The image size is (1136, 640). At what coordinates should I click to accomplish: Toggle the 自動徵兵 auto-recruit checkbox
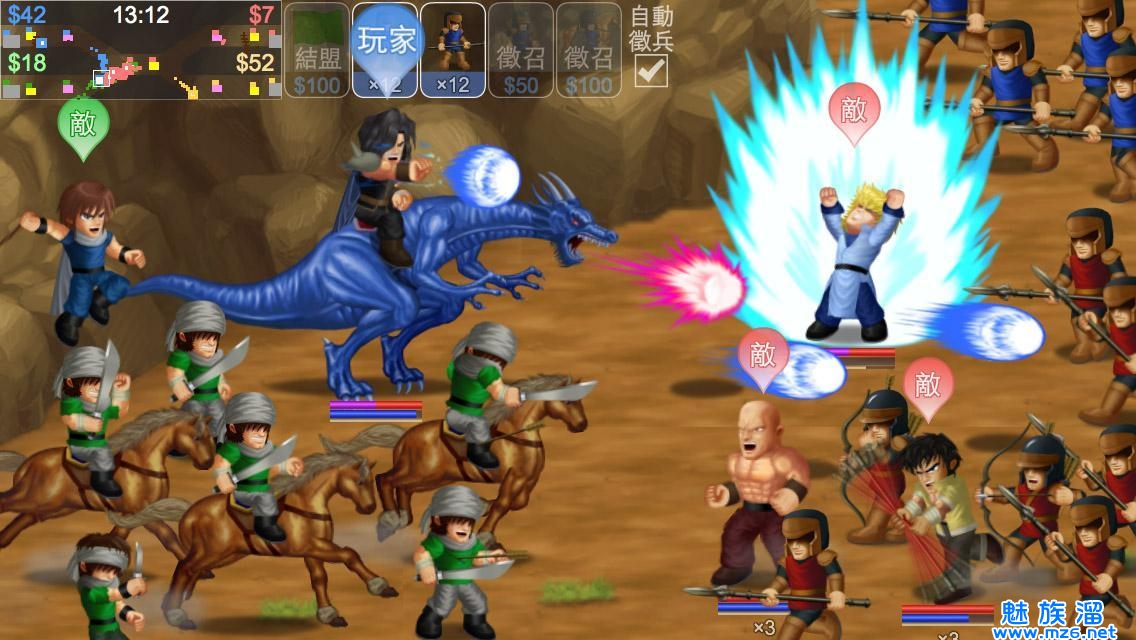(652, 70)
